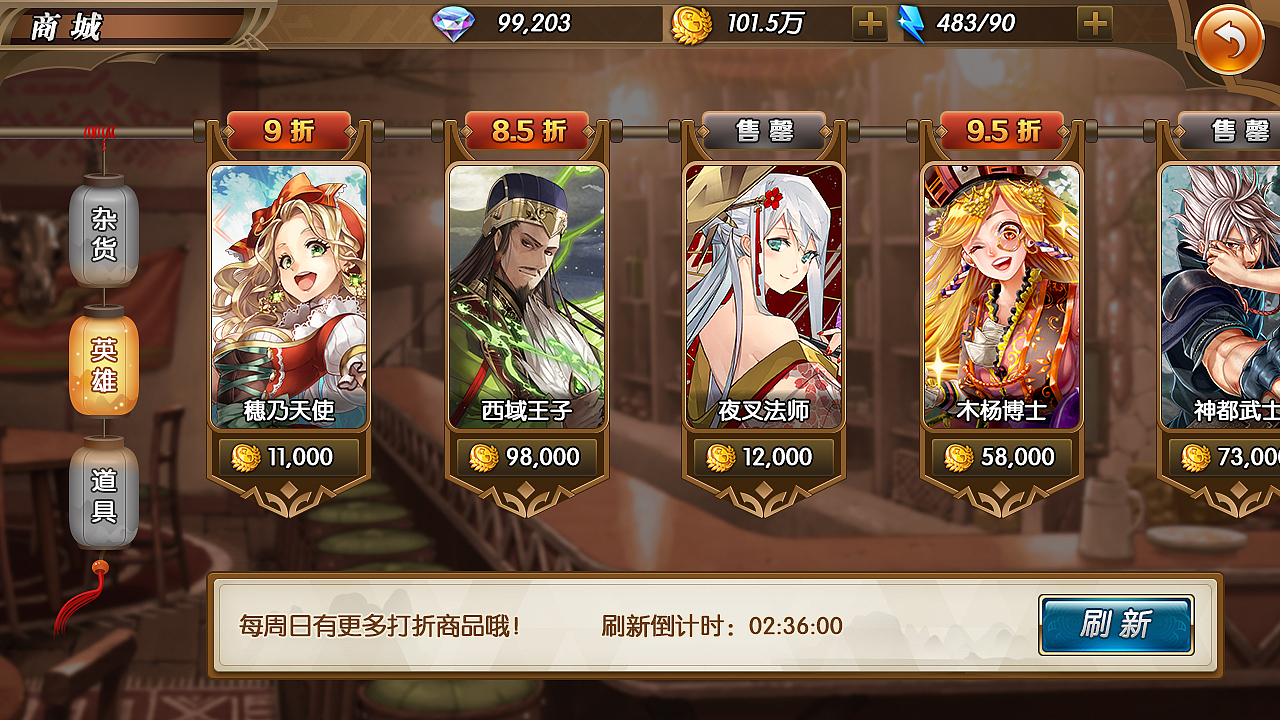Image resolution: width=1280 pixels, height=720 pixels.
Task: Expand gold coins with the plus button
Action: tap(868, 22)
